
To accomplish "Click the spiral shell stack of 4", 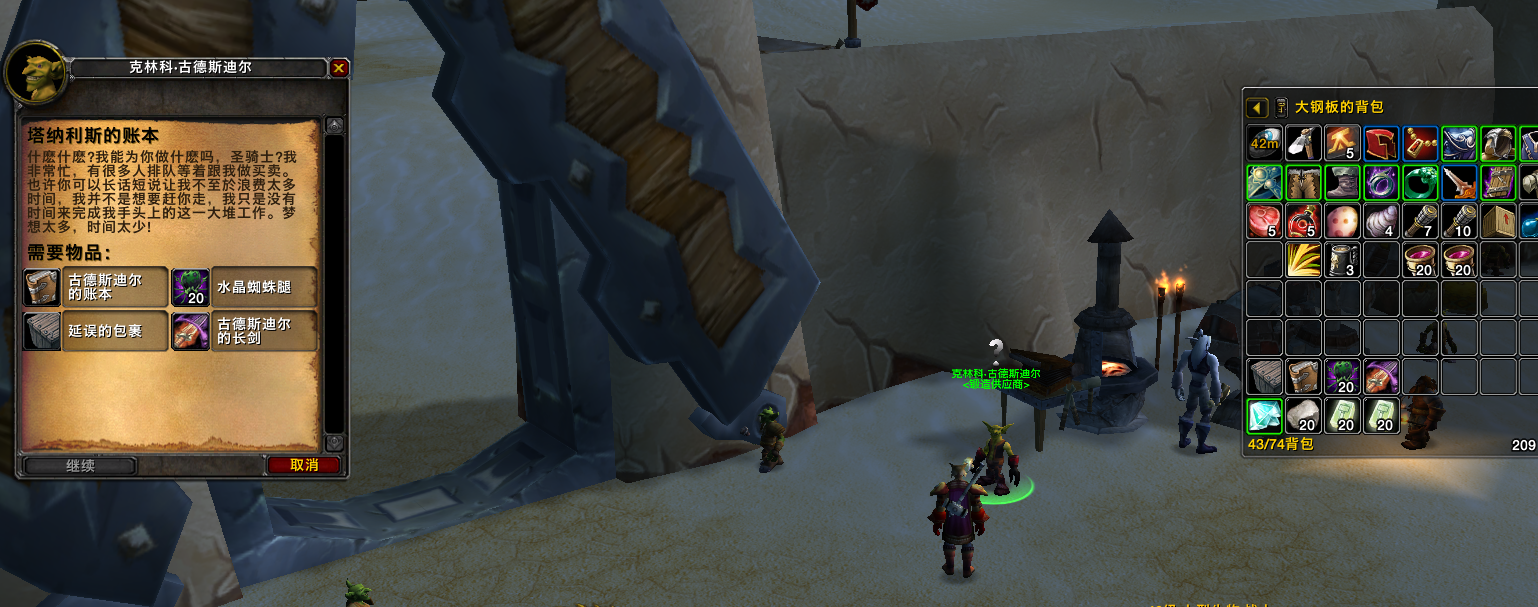I will pos(1381,222).
